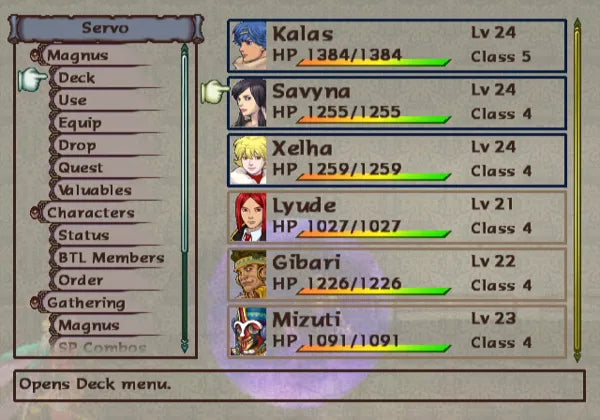
Task: Open the Magnus entry under Gathering
Action: click(88, 325)
